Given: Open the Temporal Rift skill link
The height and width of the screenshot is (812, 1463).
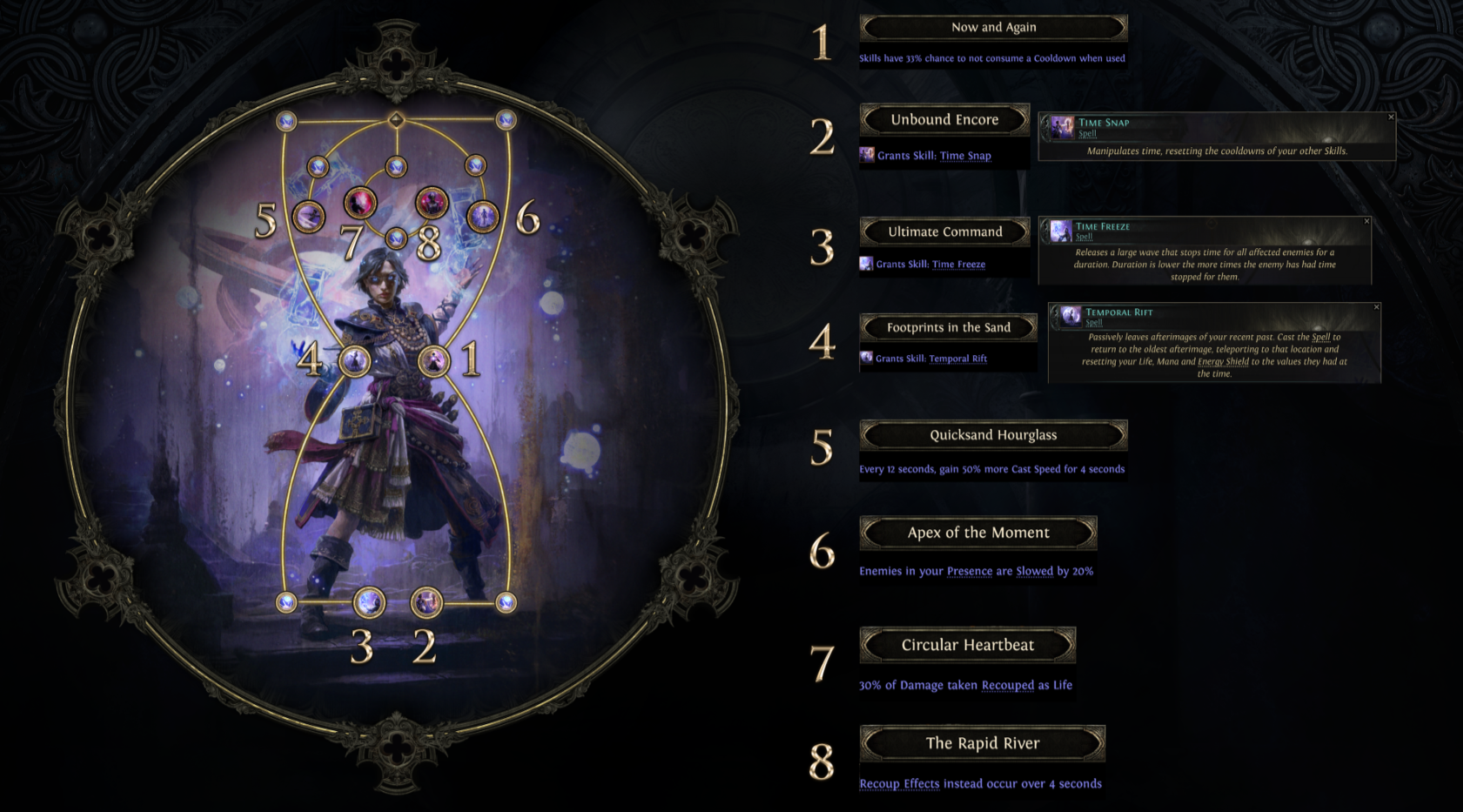Looking at the screenshot, I should pyautogui.click(x=957, y=359).
